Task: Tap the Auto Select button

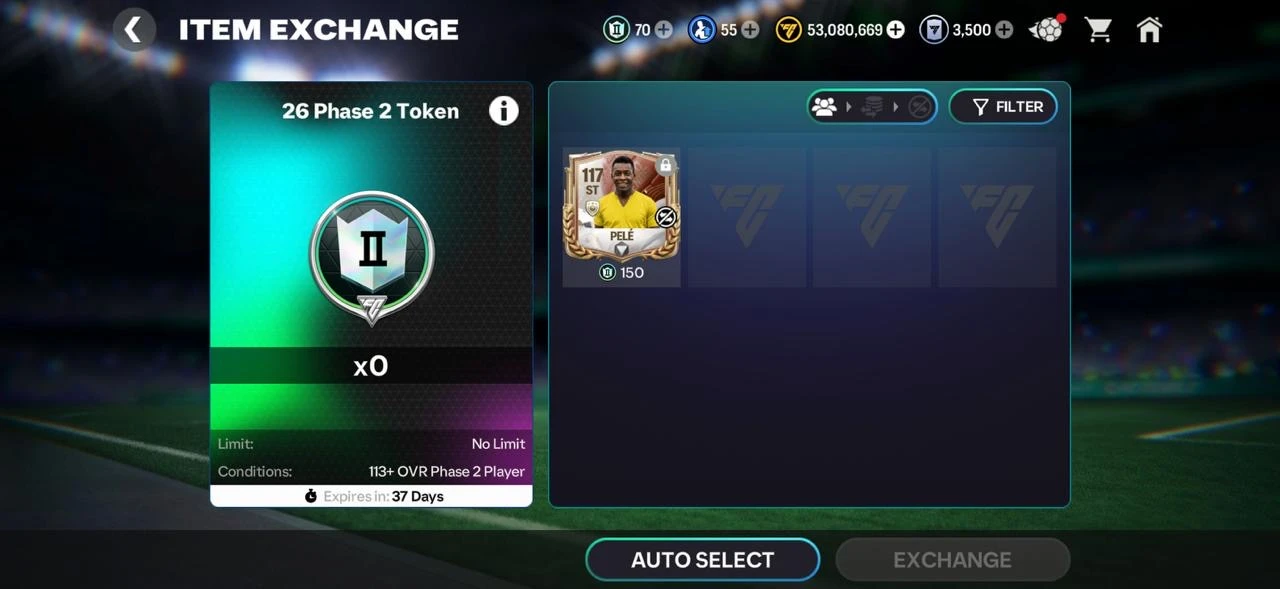Action: pos(702,560)
